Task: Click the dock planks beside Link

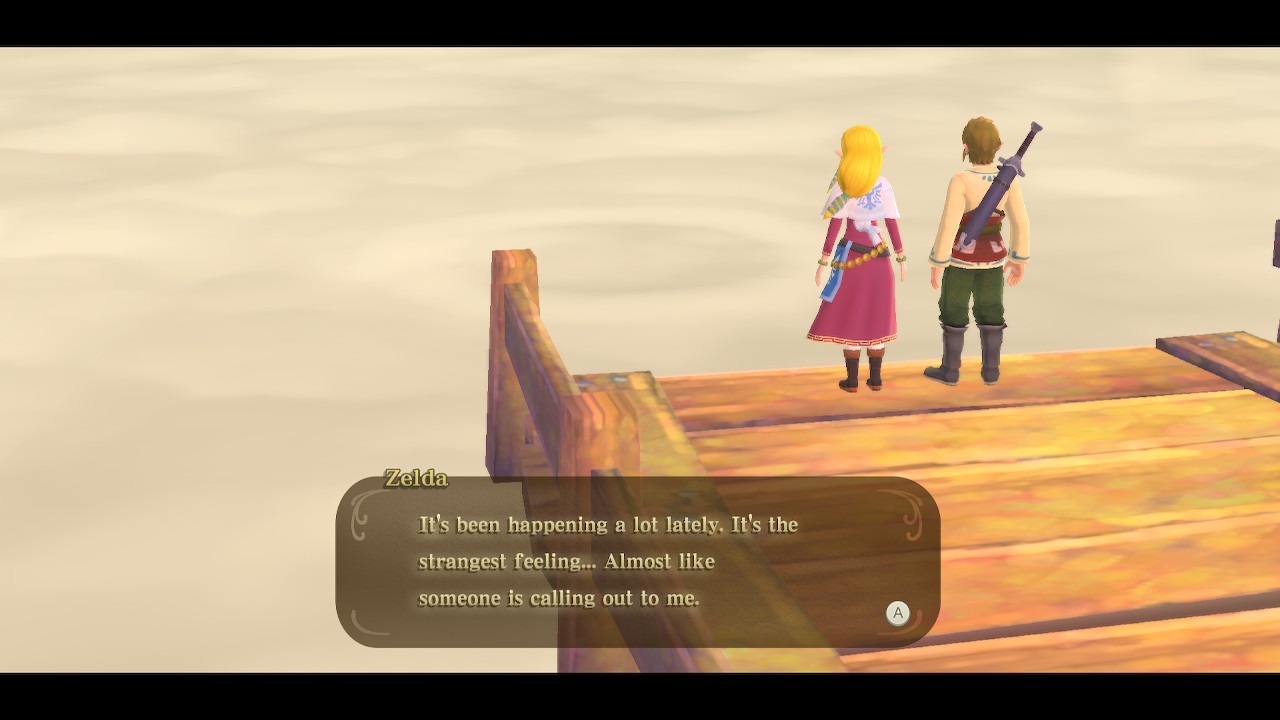Action: pyautogui.click(x=1080, y=420)
